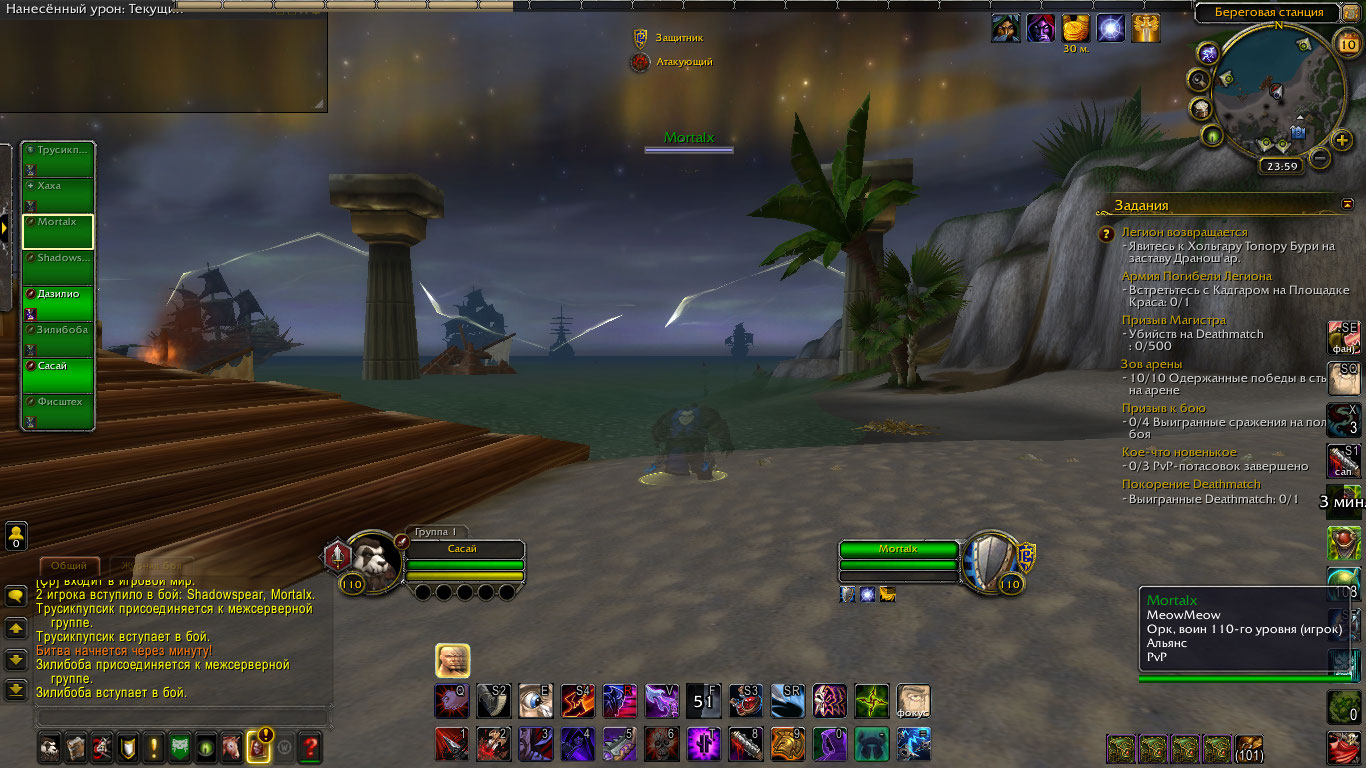Open the red question mark help button

[x=310, y=746]
